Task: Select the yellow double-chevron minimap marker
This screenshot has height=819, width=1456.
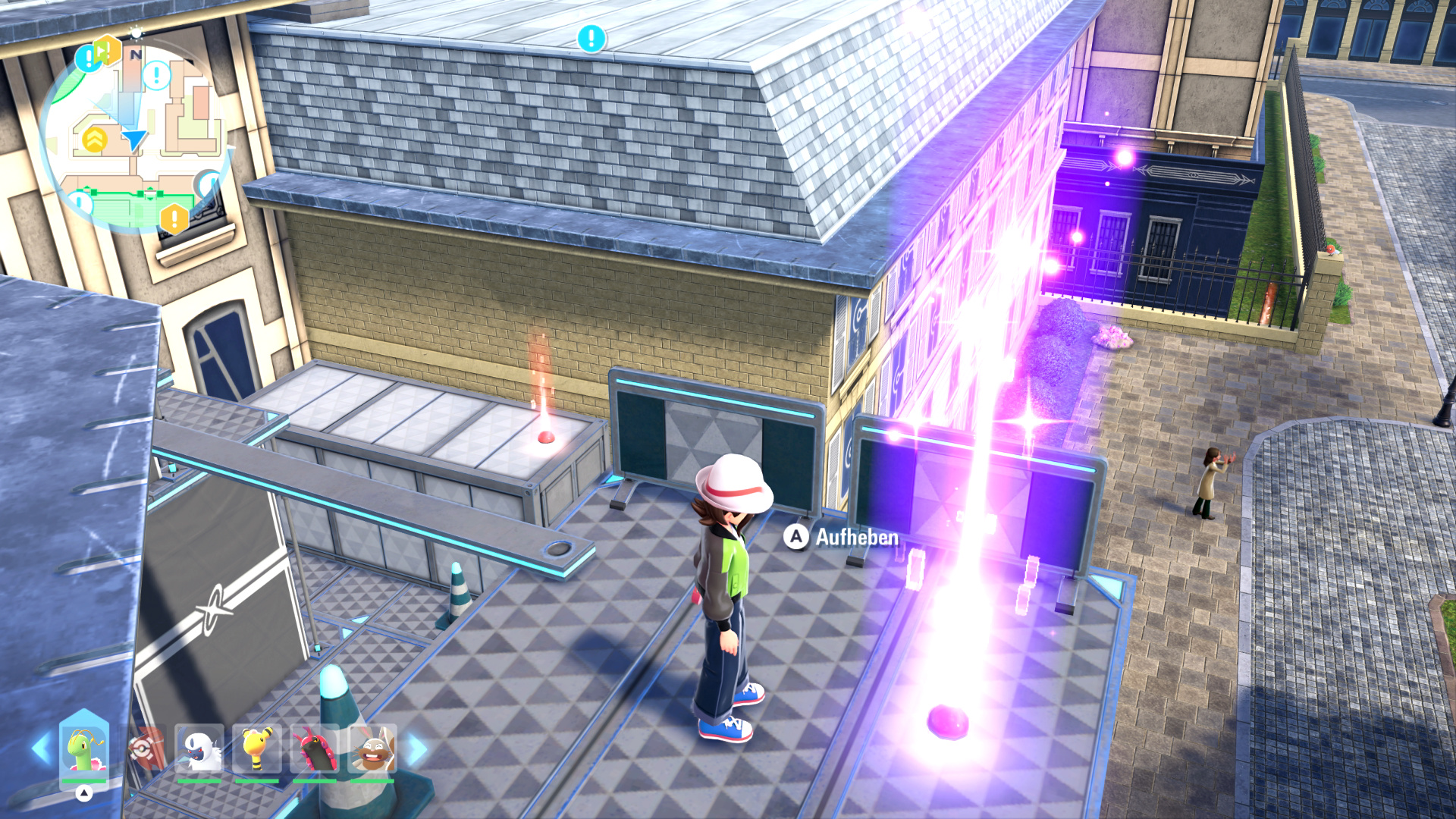Action: (x=95, y=140)
